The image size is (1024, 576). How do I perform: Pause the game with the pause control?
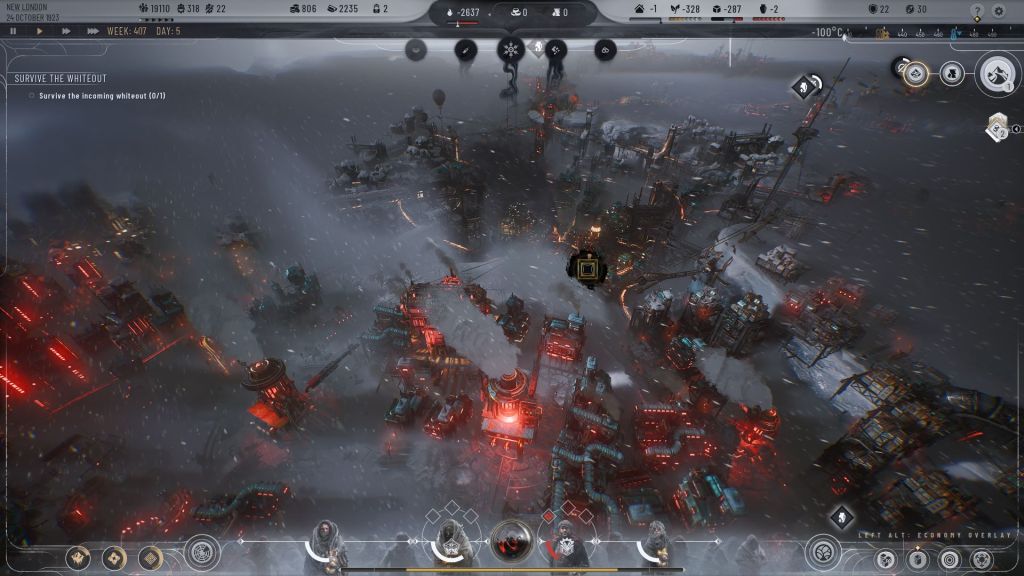[x=13, y=31]
